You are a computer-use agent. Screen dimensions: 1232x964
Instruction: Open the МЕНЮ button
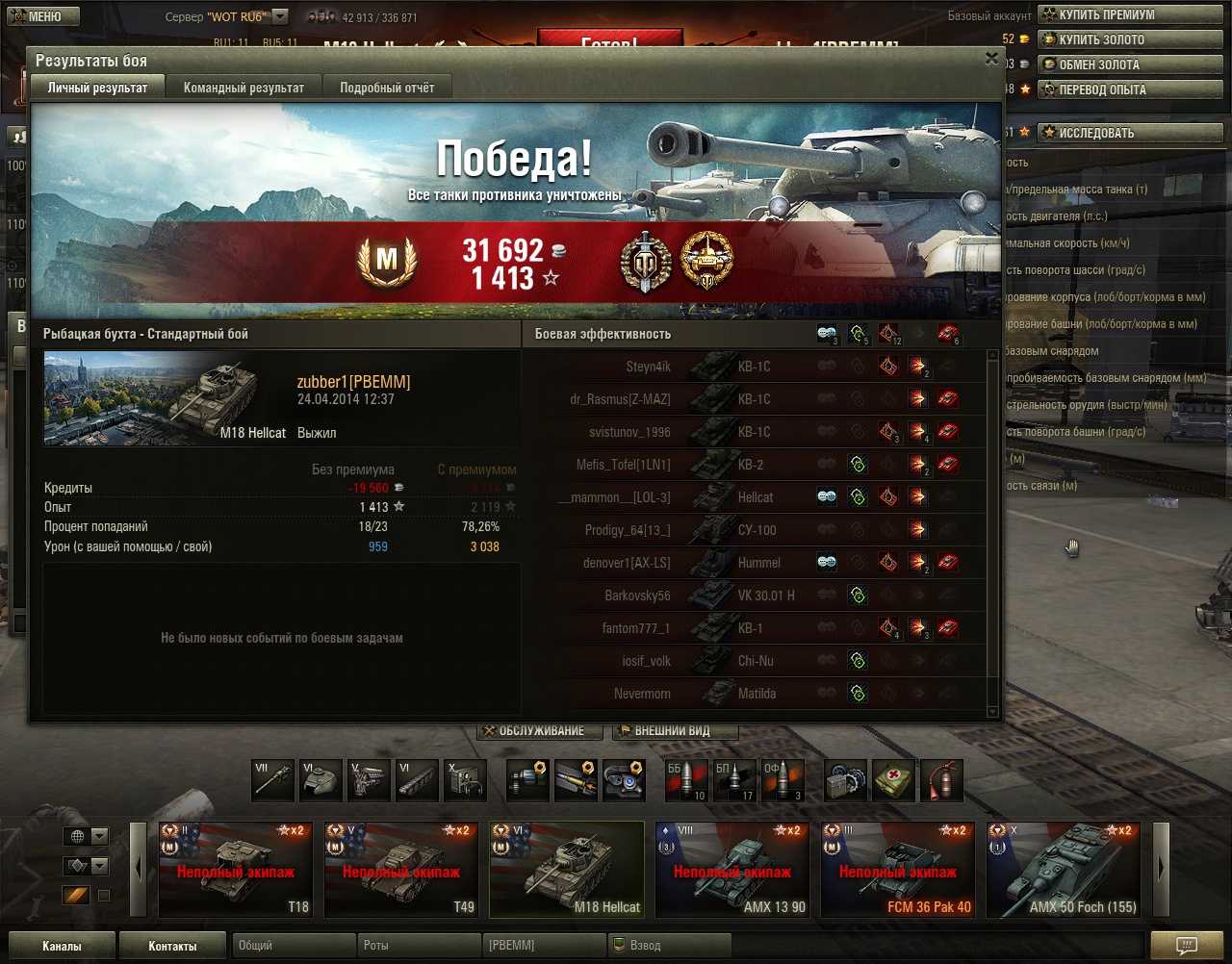click(x=36, y=16)
